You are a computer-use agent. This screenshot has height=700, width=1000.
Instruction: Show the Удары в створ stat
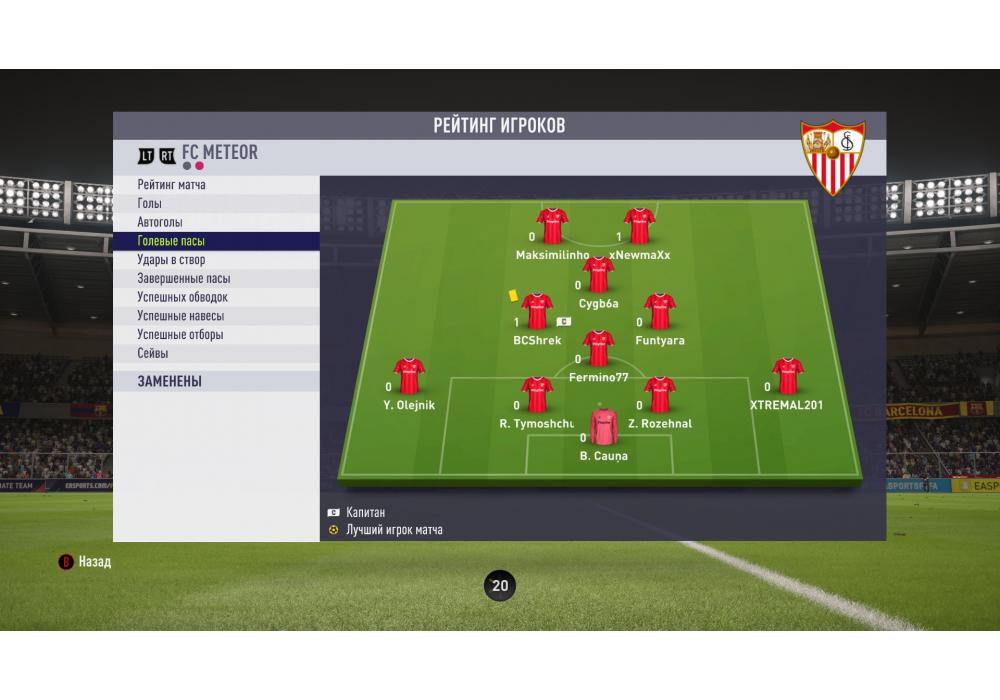click(x=171, y=260)
